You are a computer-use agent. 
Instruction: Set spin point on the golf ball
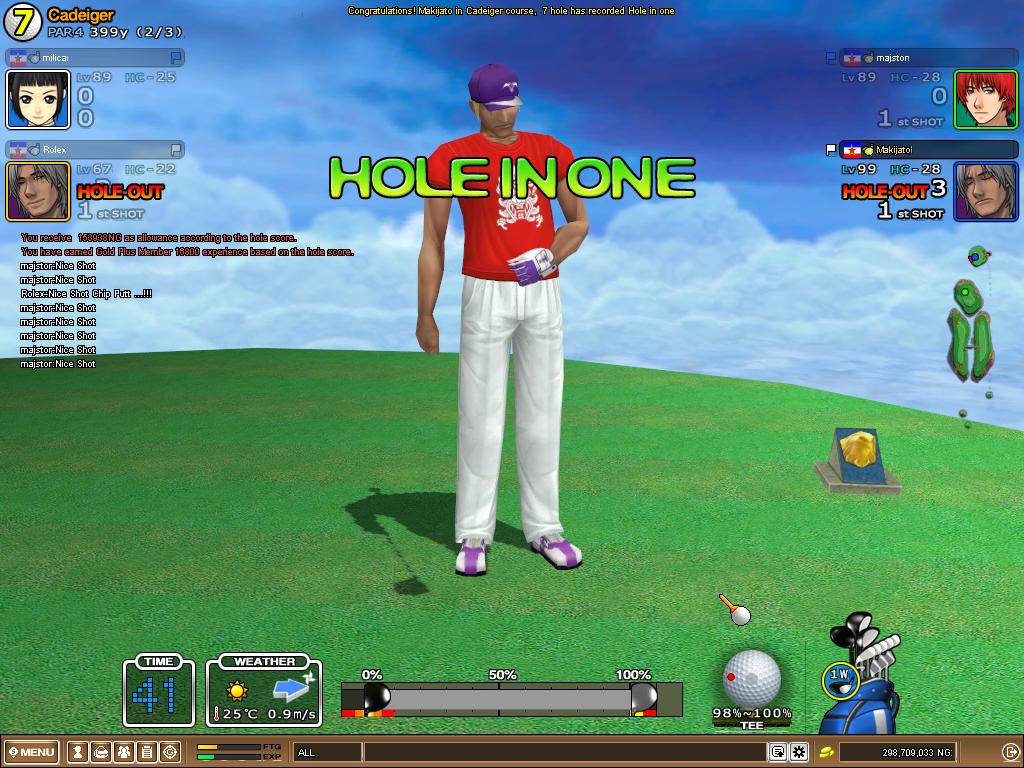751,677
